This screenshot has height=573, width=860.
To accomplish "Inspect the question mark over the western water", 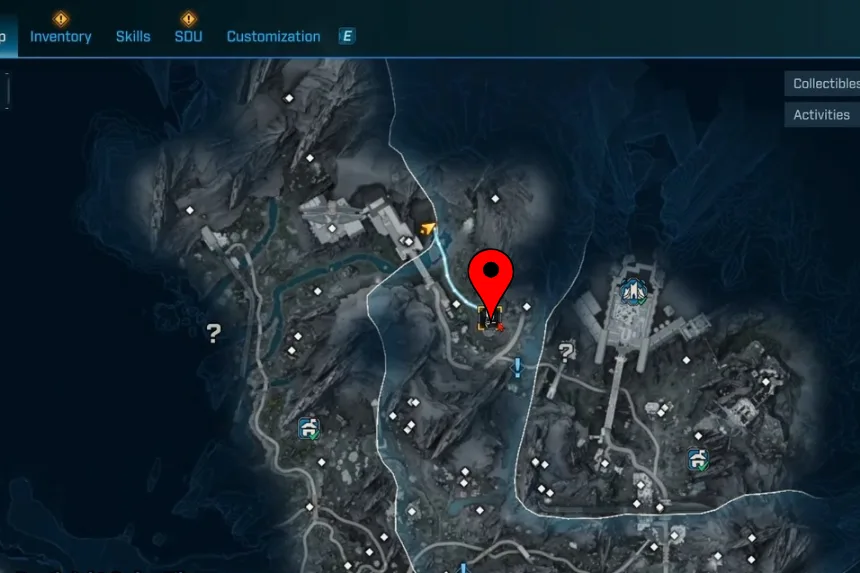I will 213,333.
